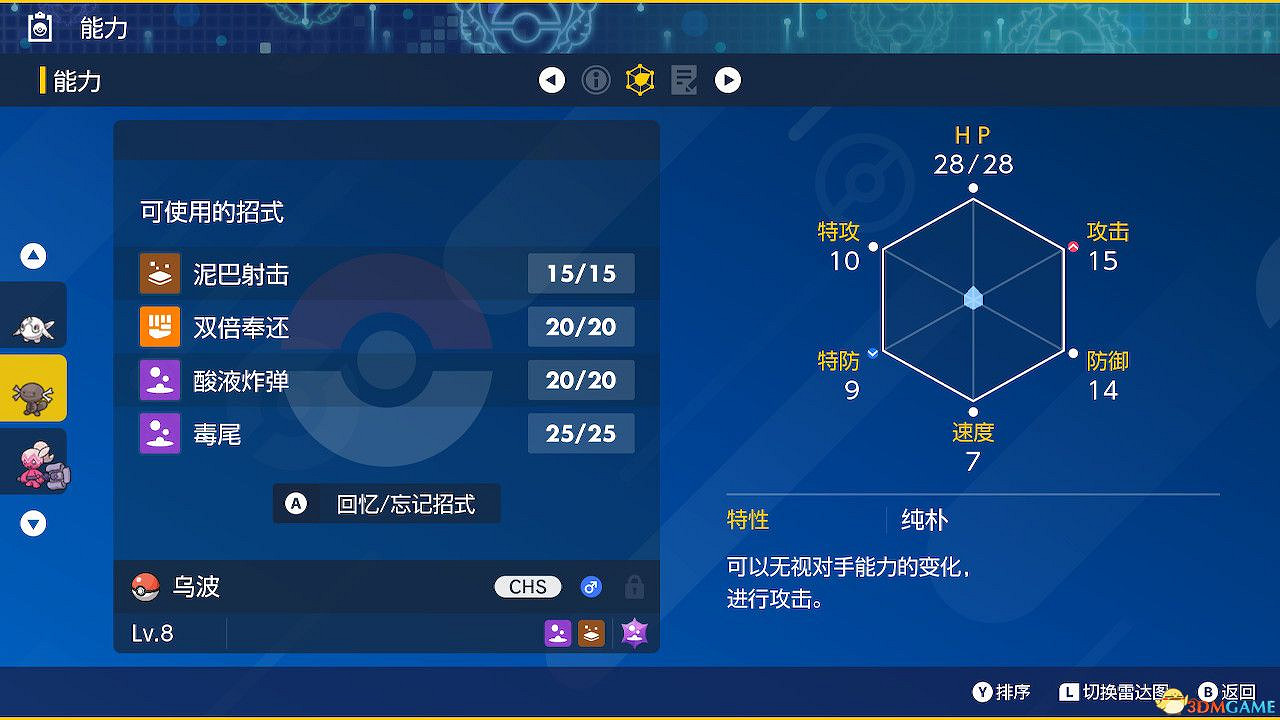Click the up arrow on the party sidebar
Screen dimensions: 1280x720
pos(33,256)
